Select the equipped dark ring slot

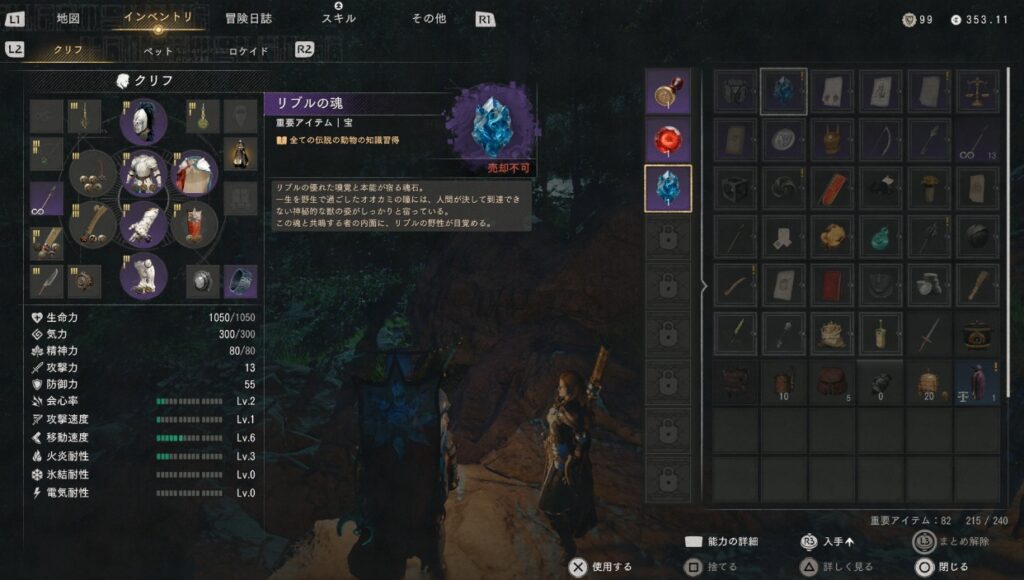coord(240,281)
